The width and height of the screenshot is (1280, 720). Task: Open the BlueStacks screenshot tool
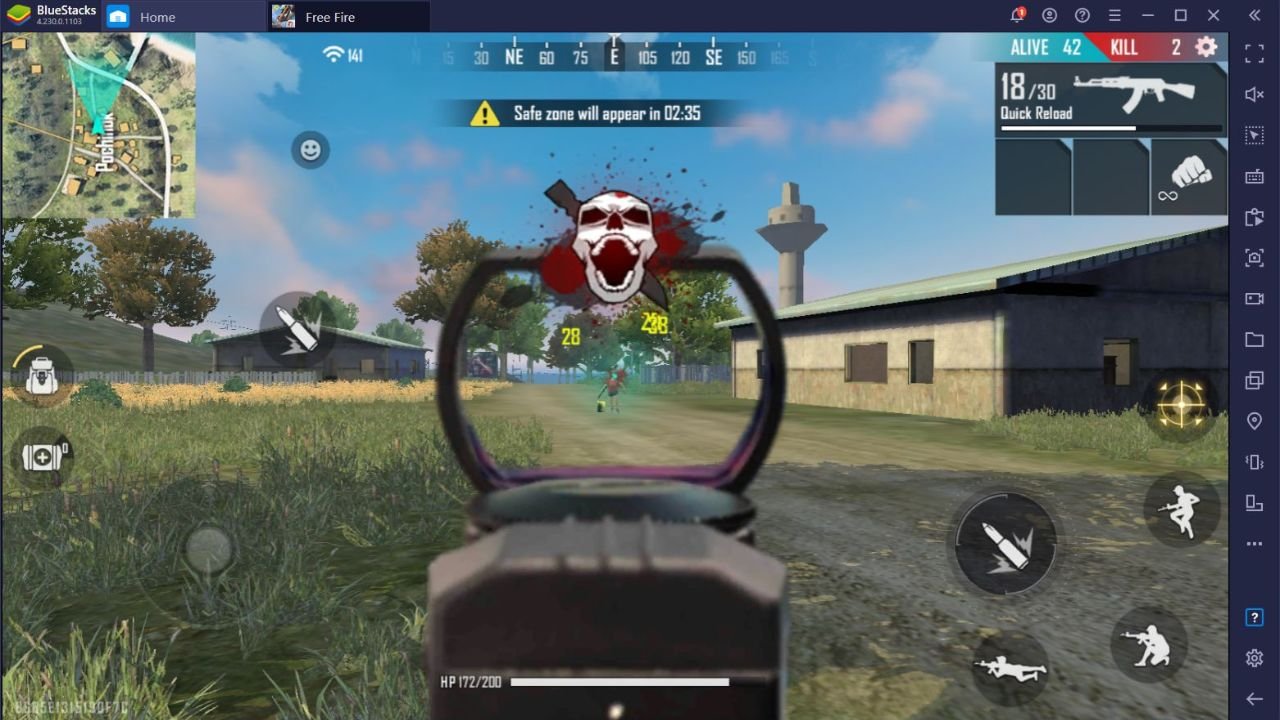coord(1253,258)
